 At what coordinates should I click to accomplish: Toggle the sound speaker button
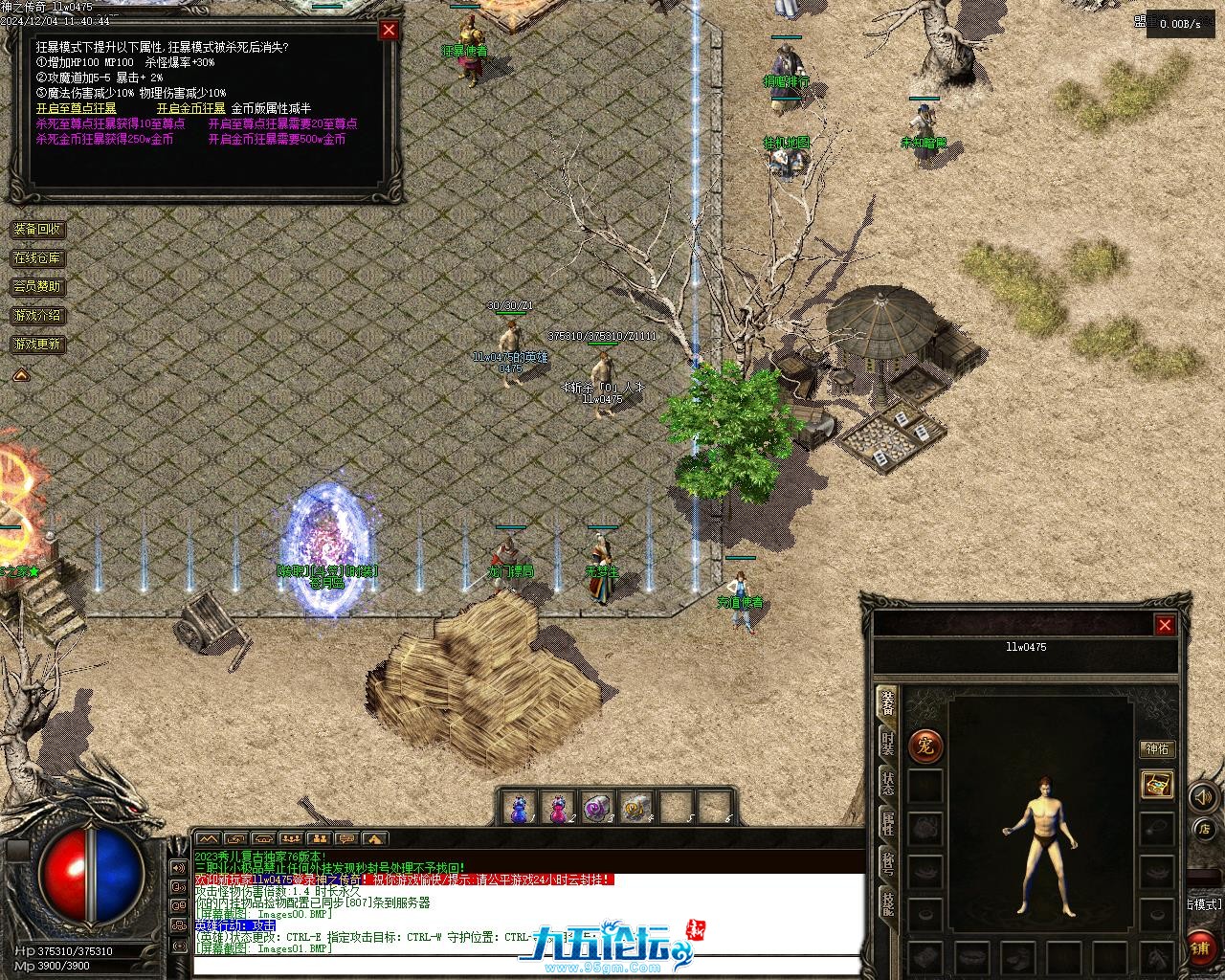tap(1202, 796)
